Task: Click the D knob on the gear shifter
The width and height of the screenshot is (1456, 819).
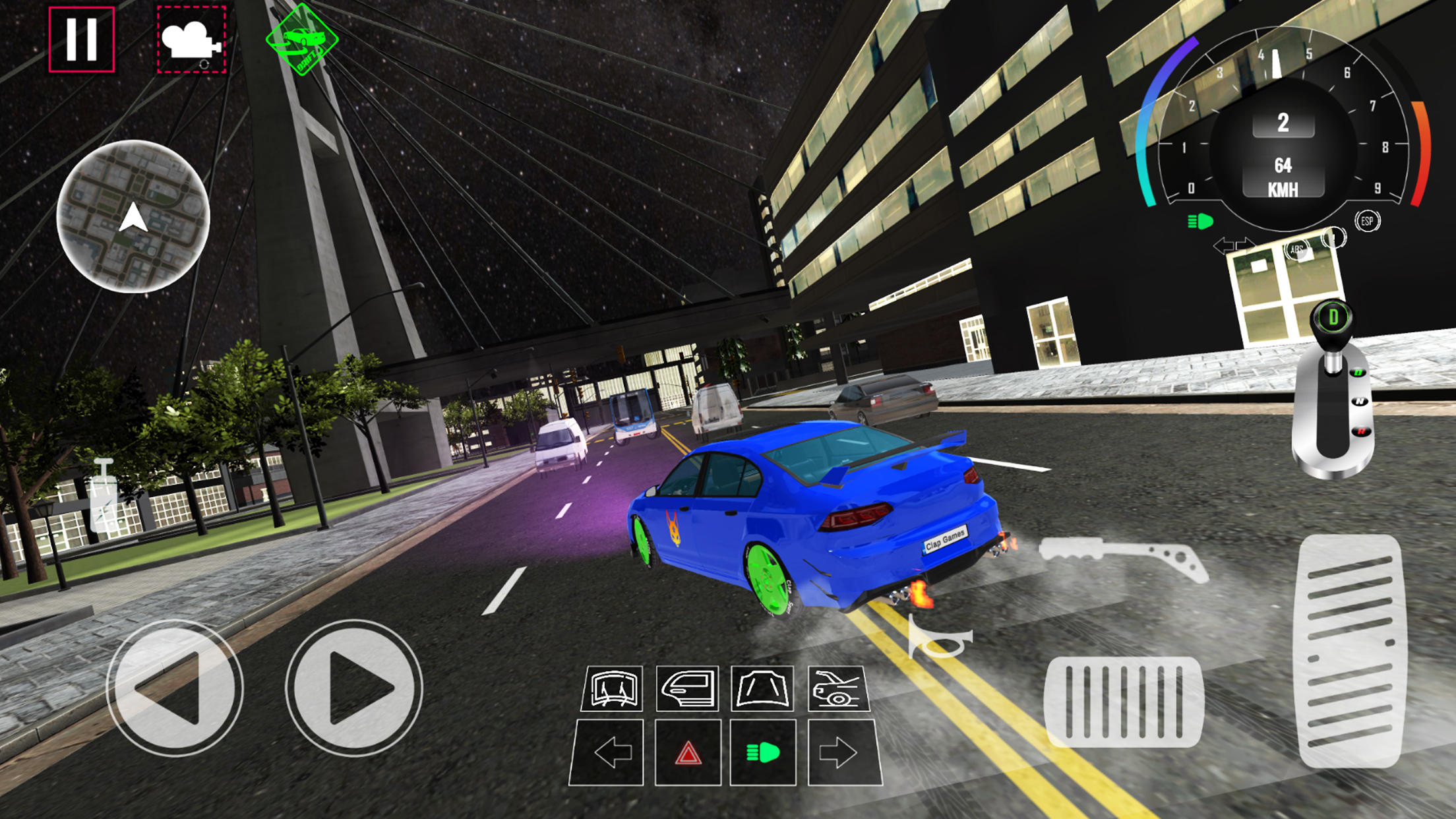Action: point(1334,317)
